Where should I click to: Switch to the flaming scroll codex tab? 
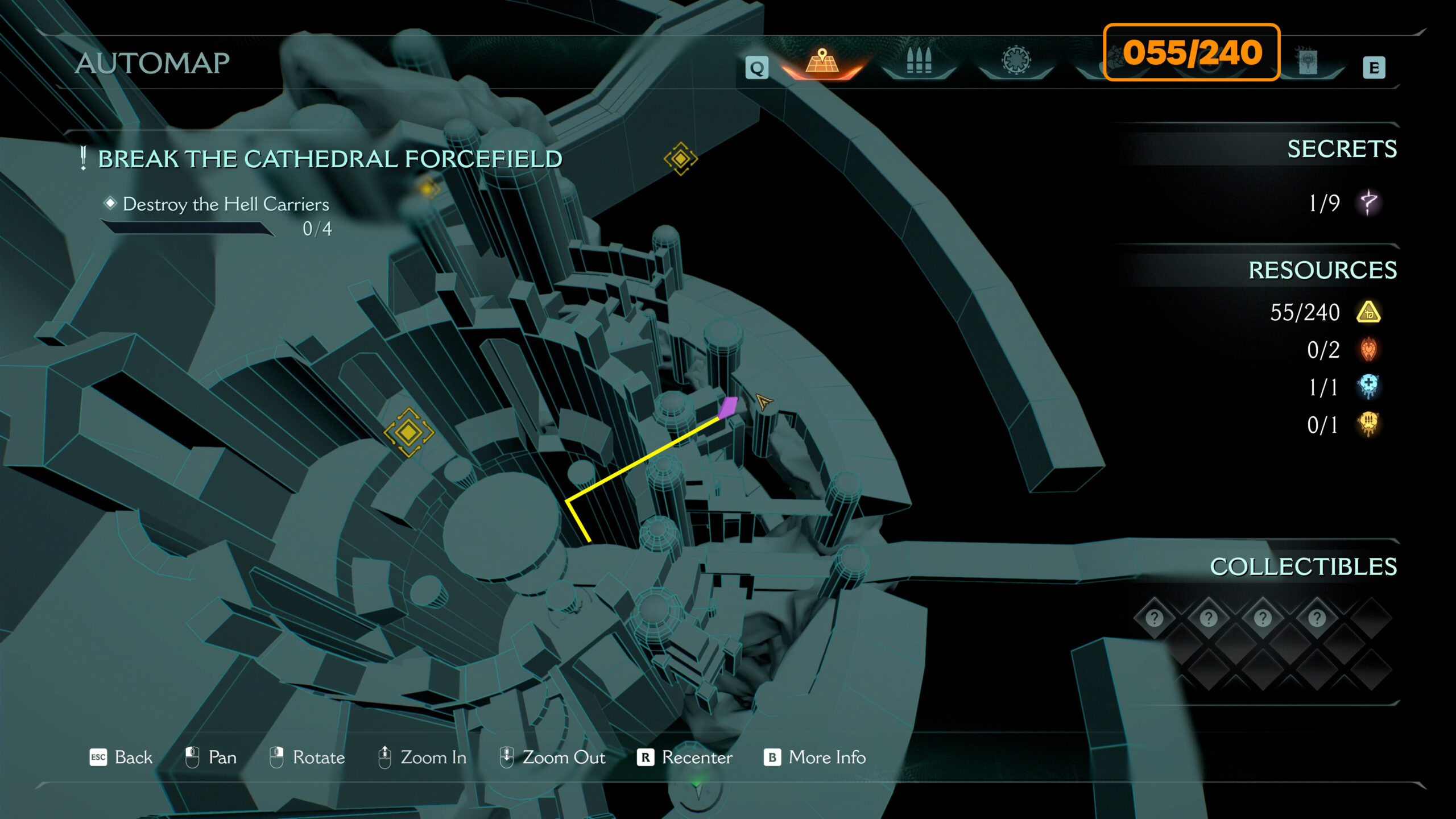point(1308,60)
